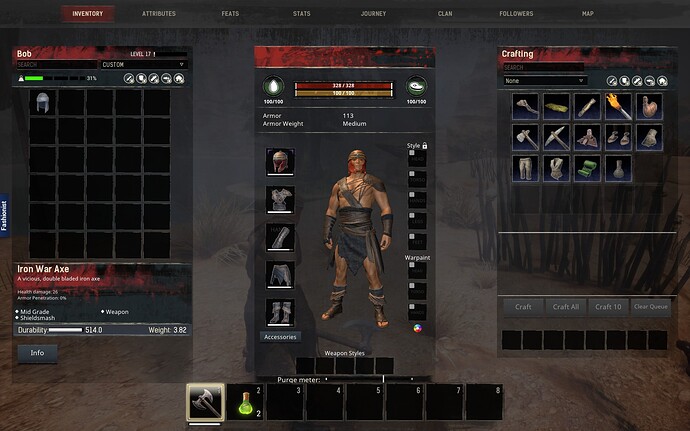Open the Feats tab
The width and height of the screenshot is (690, 431).
(232, 14)
